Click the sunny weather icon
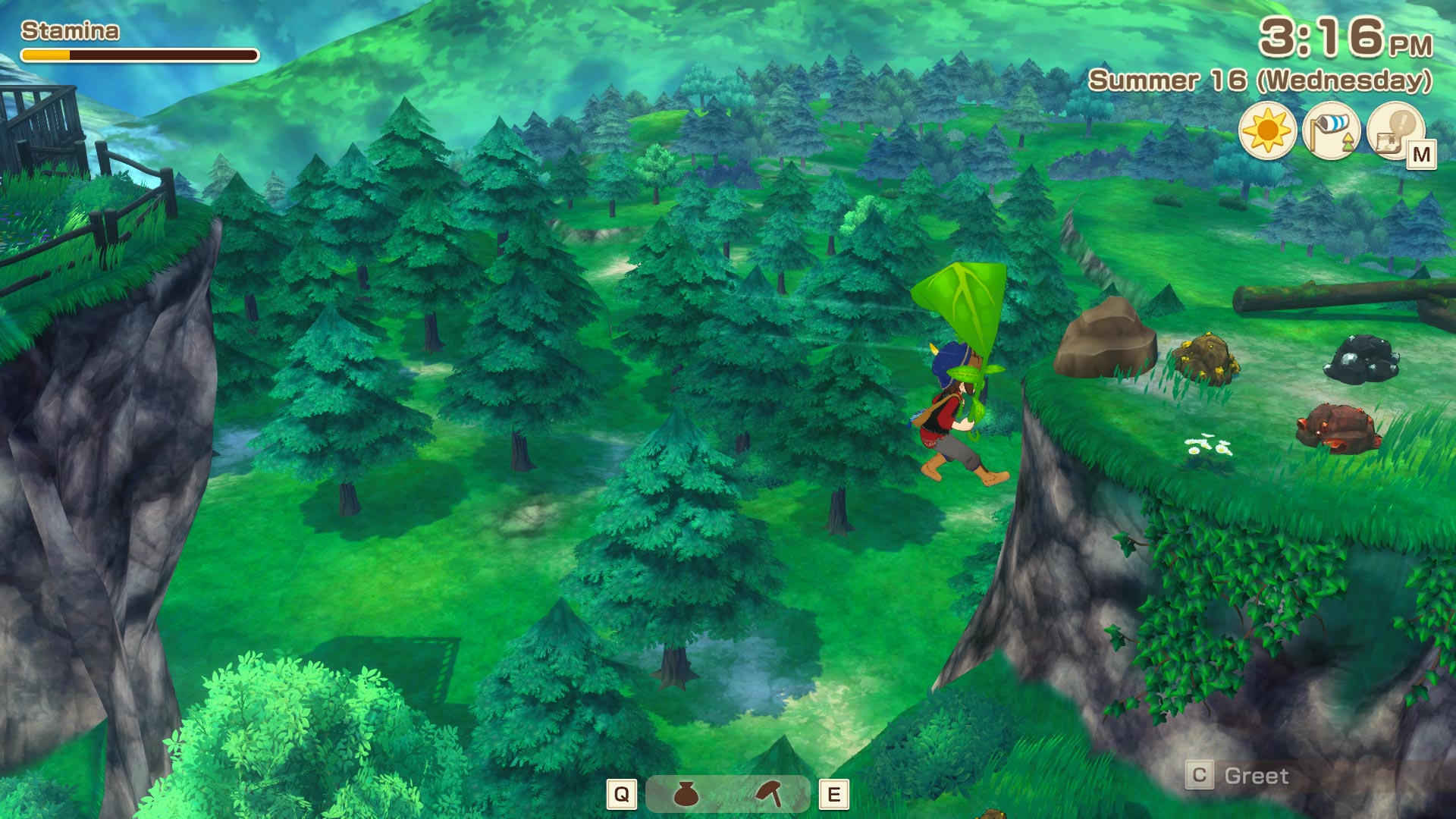 pos(1266,131)
